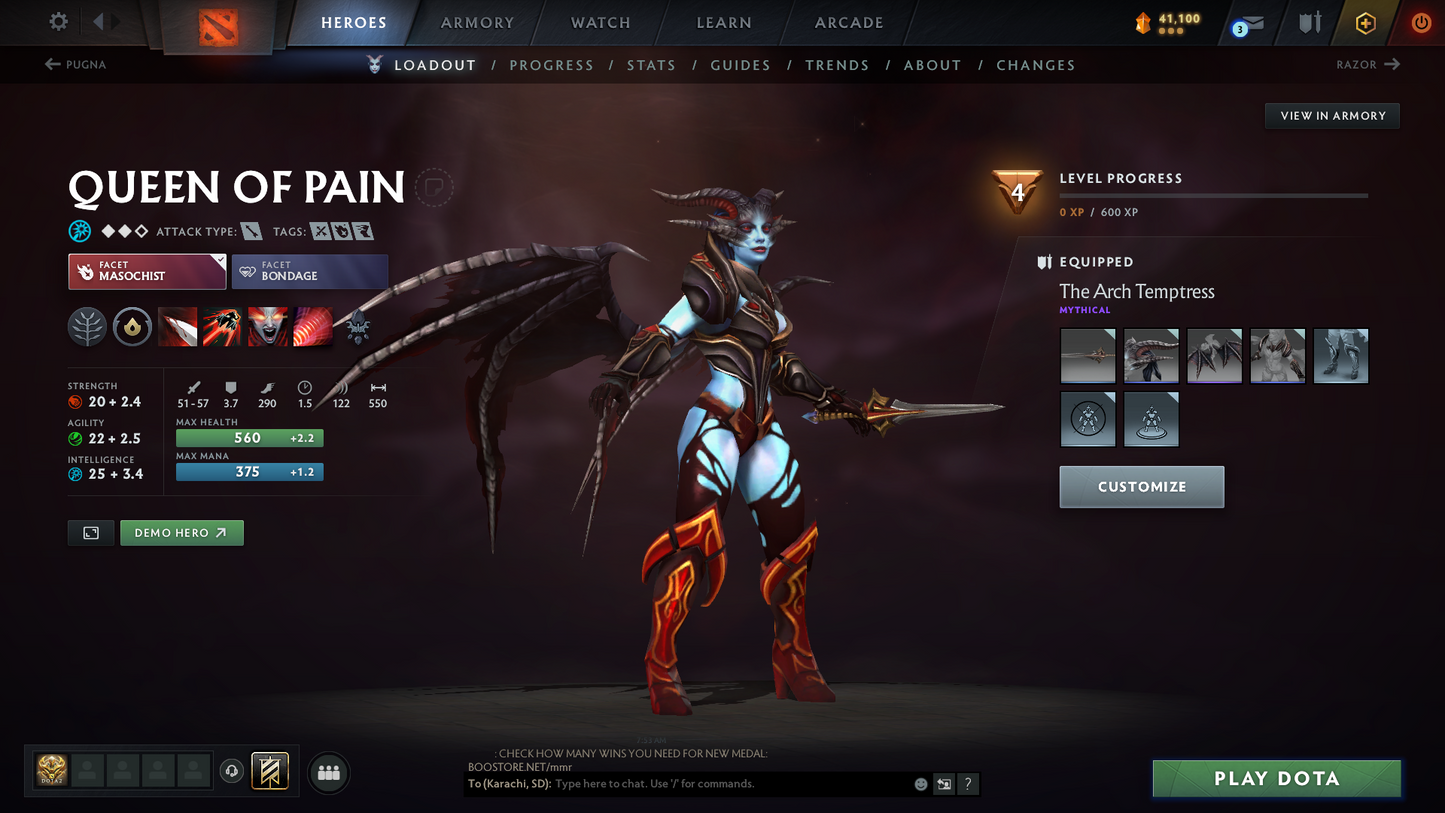
Task: Select the Blink ability icon
Action: click(222, 327)
